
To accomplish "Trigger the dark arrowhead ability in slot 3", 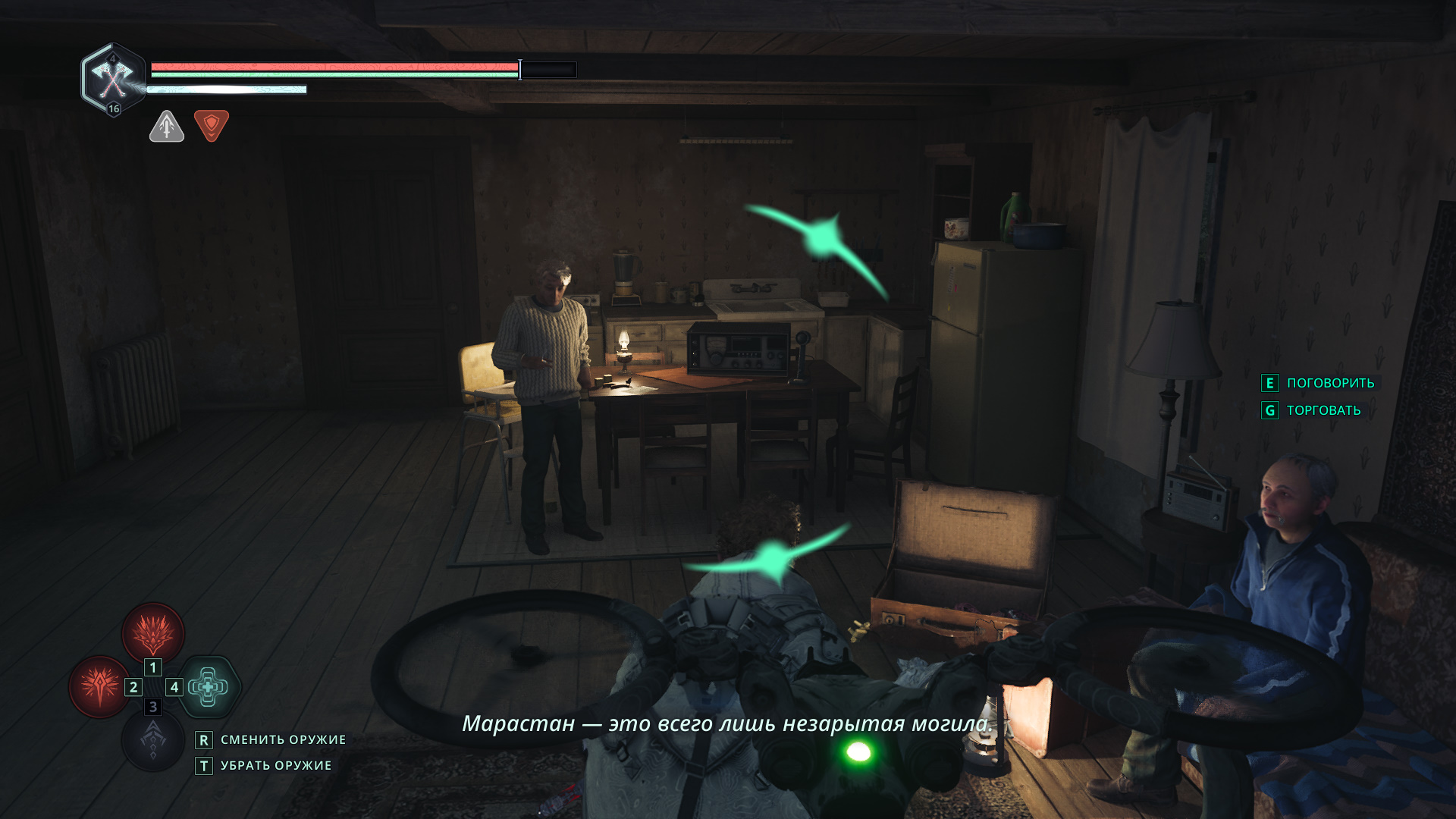I will (x=153, y=741).
